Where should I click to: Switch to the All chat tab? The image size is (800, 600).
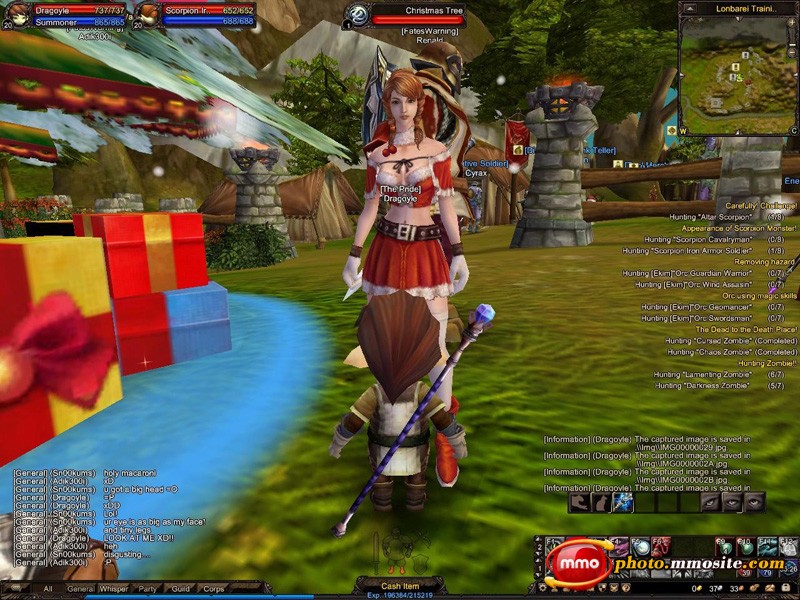tap(47, 589)
